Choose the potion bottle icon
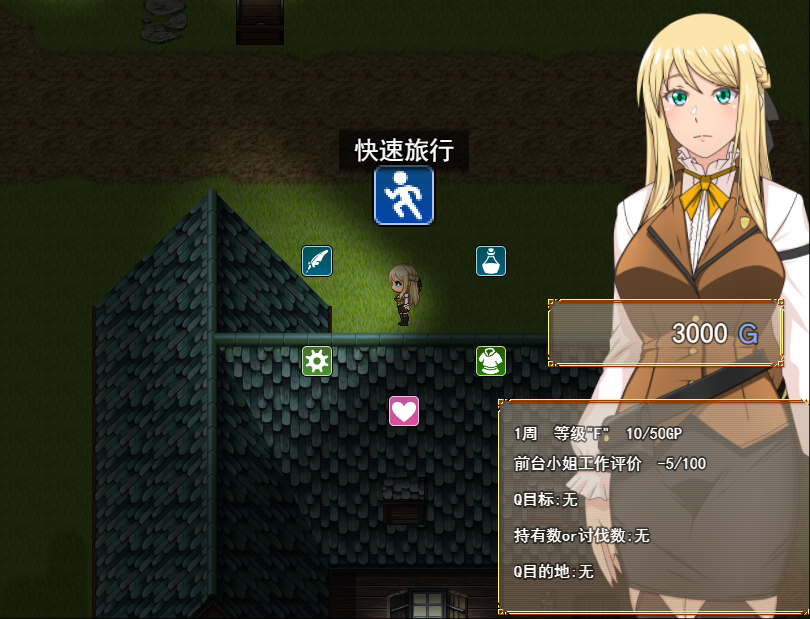Viewport: 810px width, 619px height. [491, 261]
